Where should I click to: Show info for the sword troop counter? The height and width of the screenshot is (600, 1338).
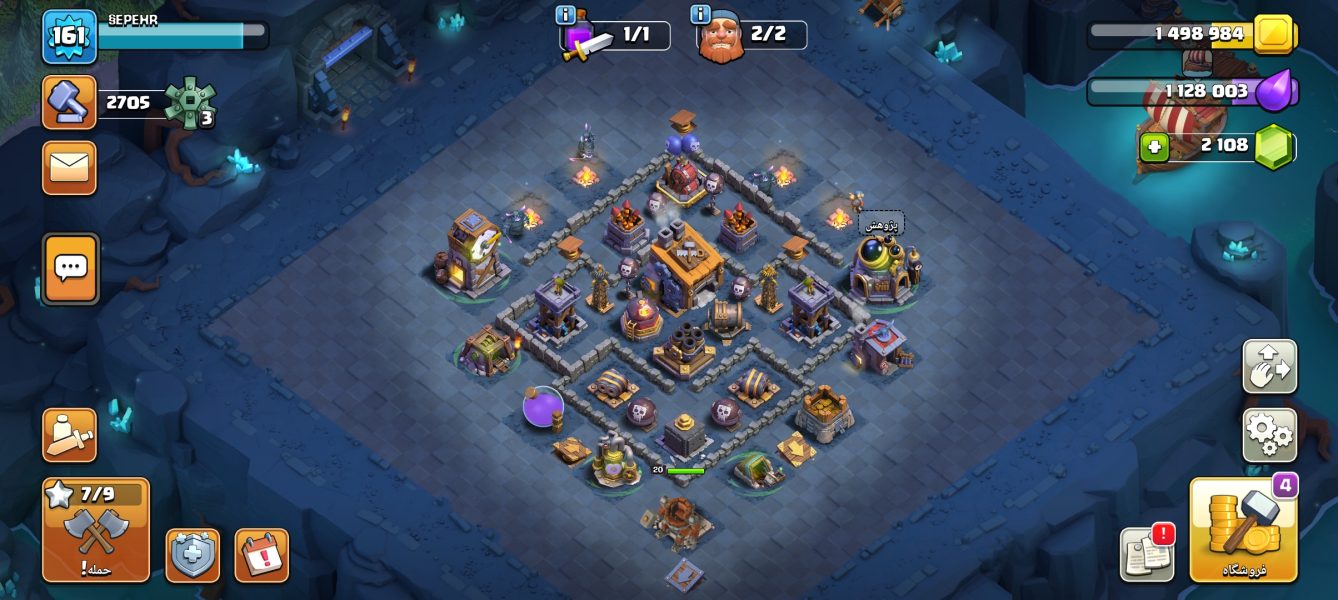click(x=566, y=14)
